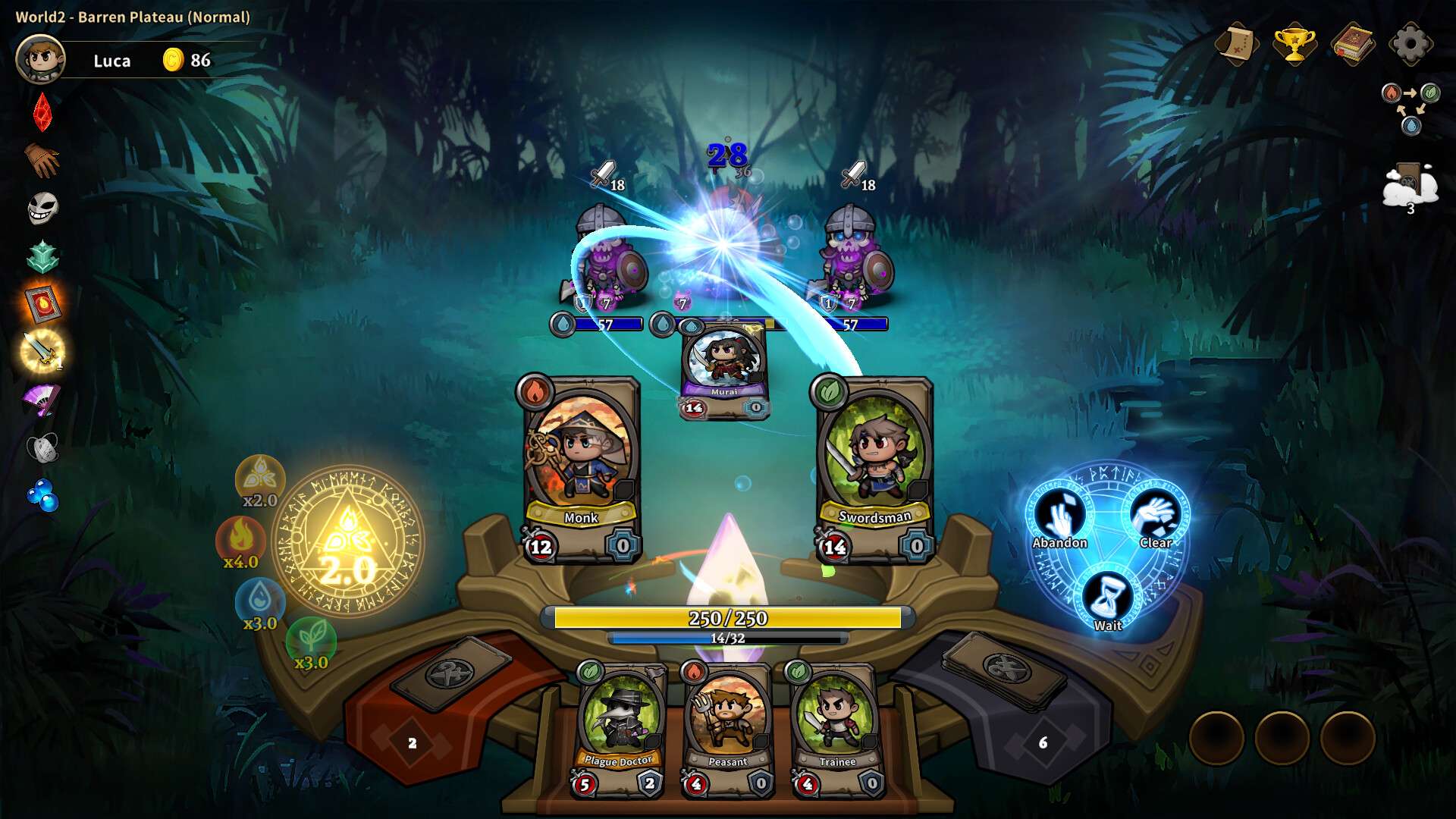Open the settings gear menu

1410,44
